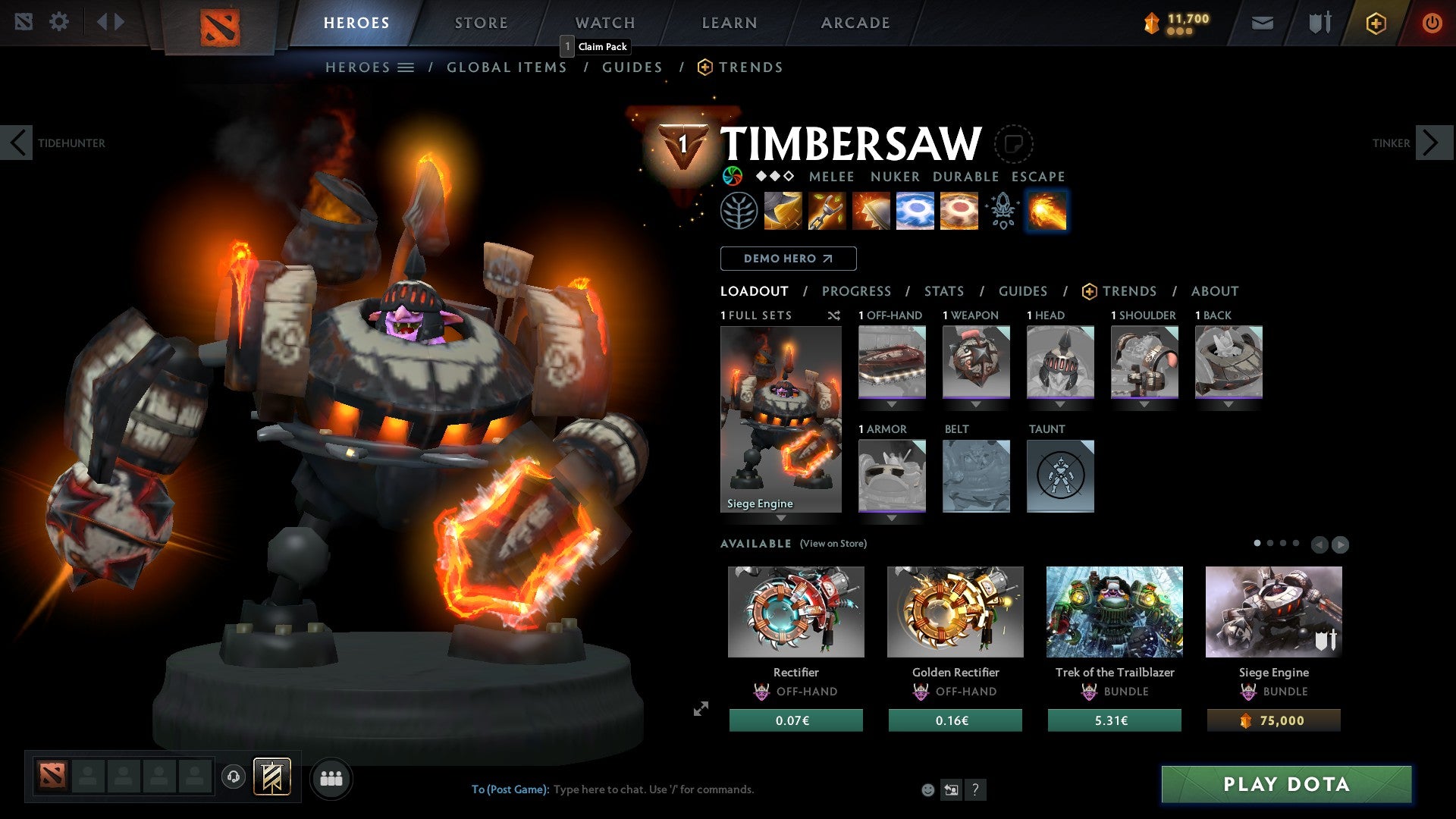The image size is (1456, 819).
Task: Advance the Available items carousel with next arrow
Action: coord(1340,544)
